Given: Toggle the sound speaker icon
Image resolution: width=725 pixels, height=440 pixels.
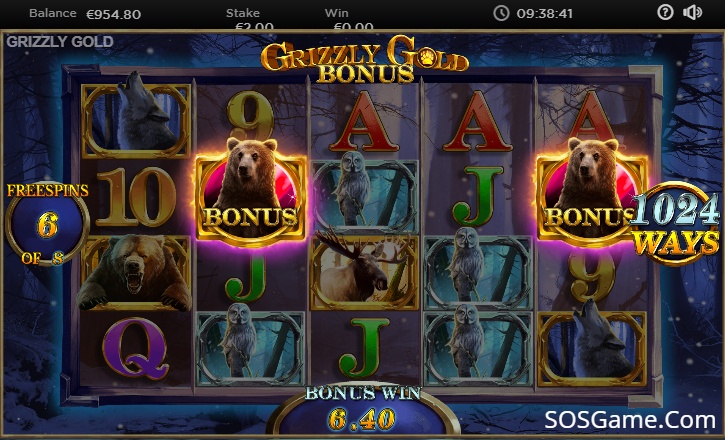Looking at the screenshot, I should 692,13.
